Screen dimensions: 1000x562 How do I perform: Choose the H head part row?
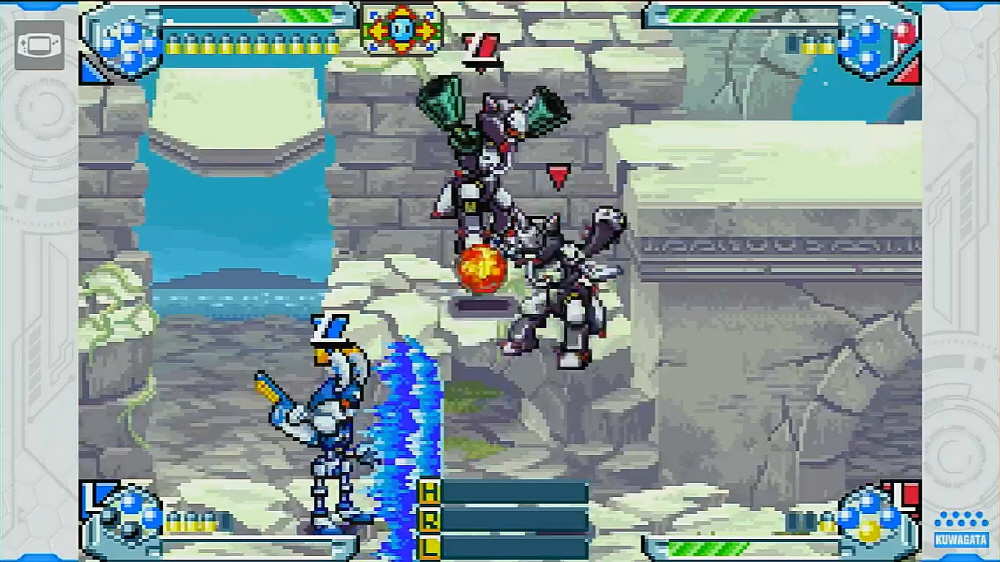pyautogui.click(x=503, y=492)
